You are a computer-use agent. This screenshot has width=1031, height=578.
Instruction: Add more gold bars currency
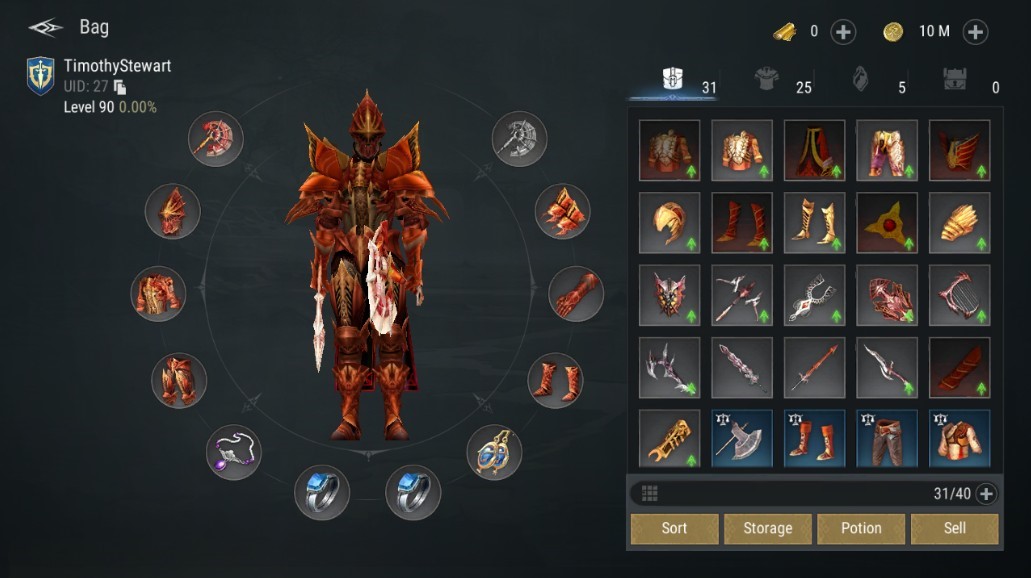click(843, 32)
